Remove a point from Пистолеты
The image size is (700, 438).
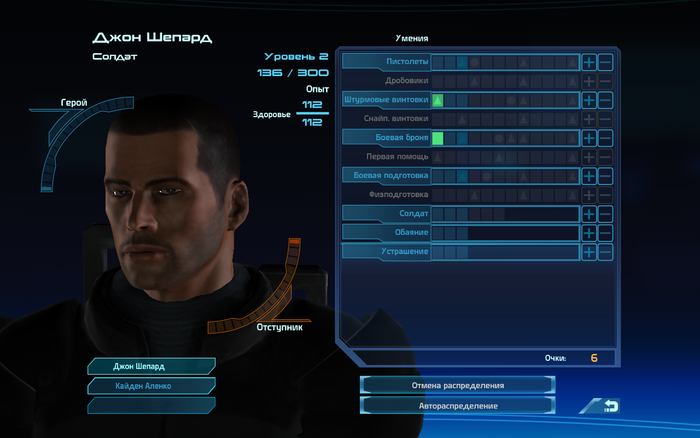605,62
